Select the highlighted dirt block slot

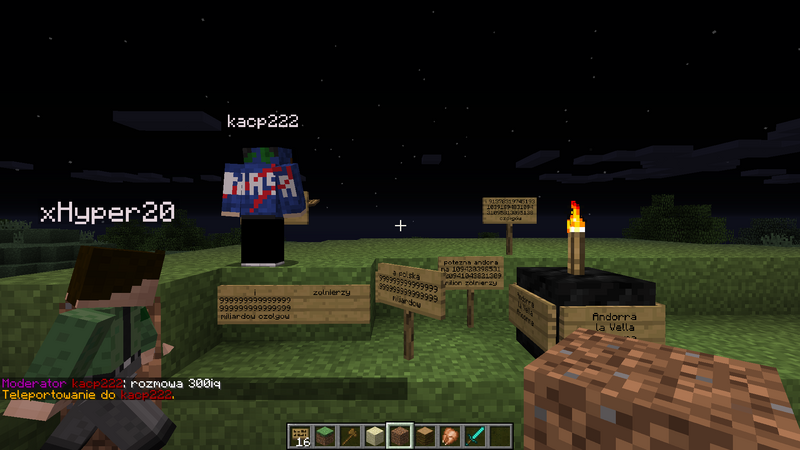pos(400,435)
